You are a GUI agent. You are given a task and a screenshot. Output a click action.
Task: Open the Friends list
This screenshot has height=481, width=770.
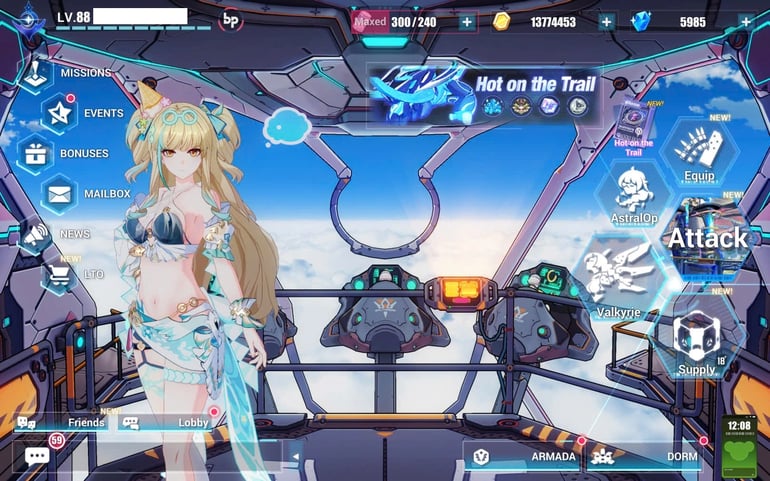point(60,423)
